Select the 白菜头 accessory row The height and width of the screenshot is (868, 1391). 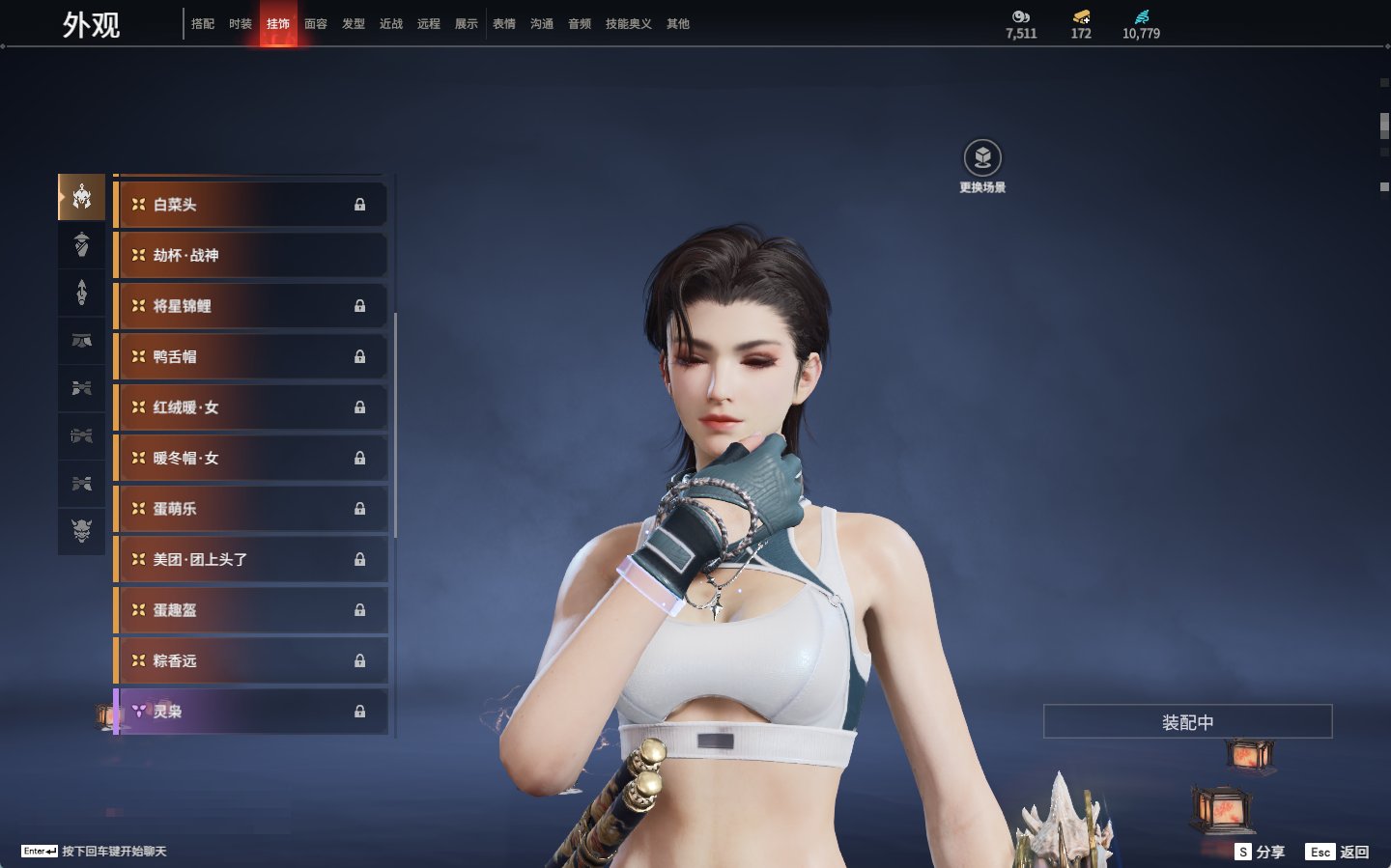click(251, 205)
